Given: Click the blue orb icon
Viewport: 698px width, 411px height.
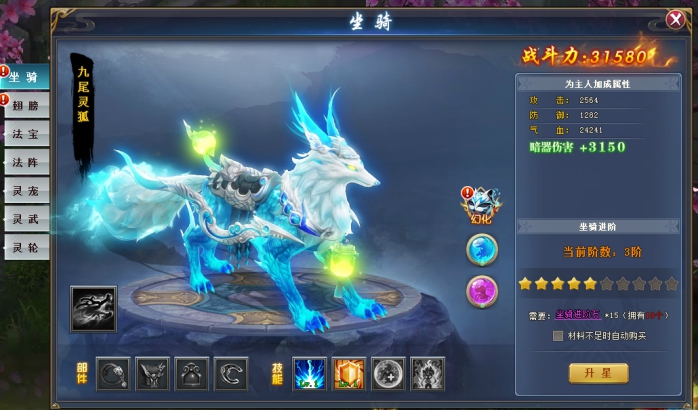Looking at the screenshot, I should point(482,249).
